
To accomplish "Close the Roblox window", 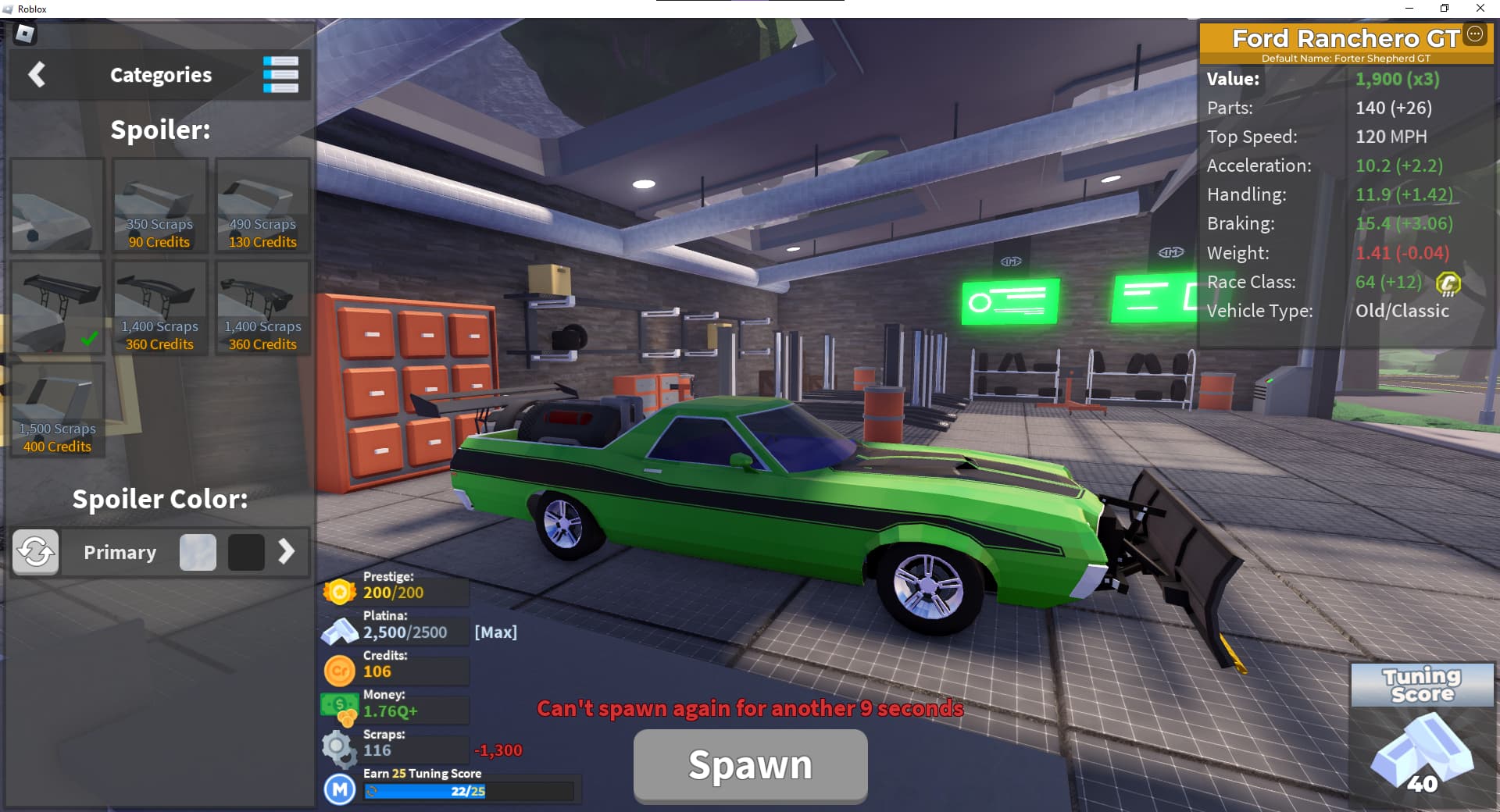I will [1480, 9].
